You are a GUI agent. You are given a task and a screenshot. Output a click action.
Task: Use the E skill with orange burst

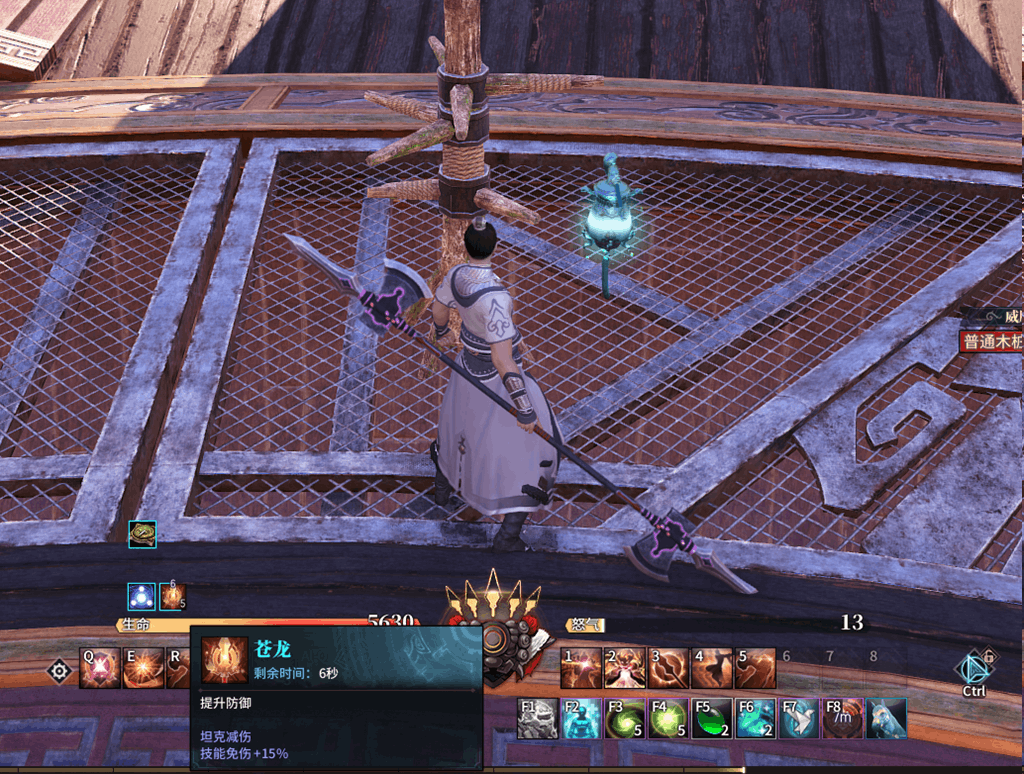pos(142,668)
